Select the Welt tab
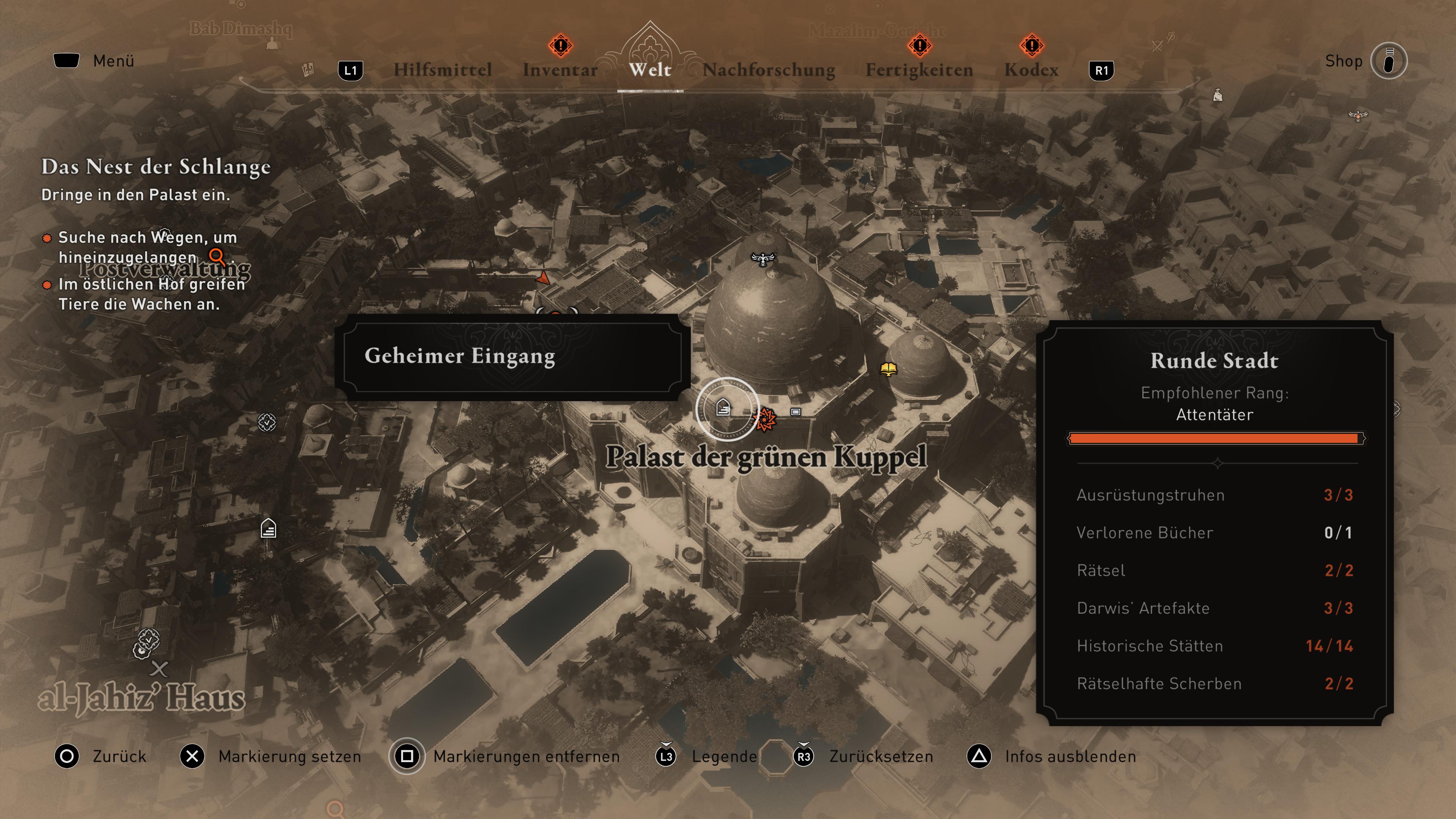 tap(650, 69)
